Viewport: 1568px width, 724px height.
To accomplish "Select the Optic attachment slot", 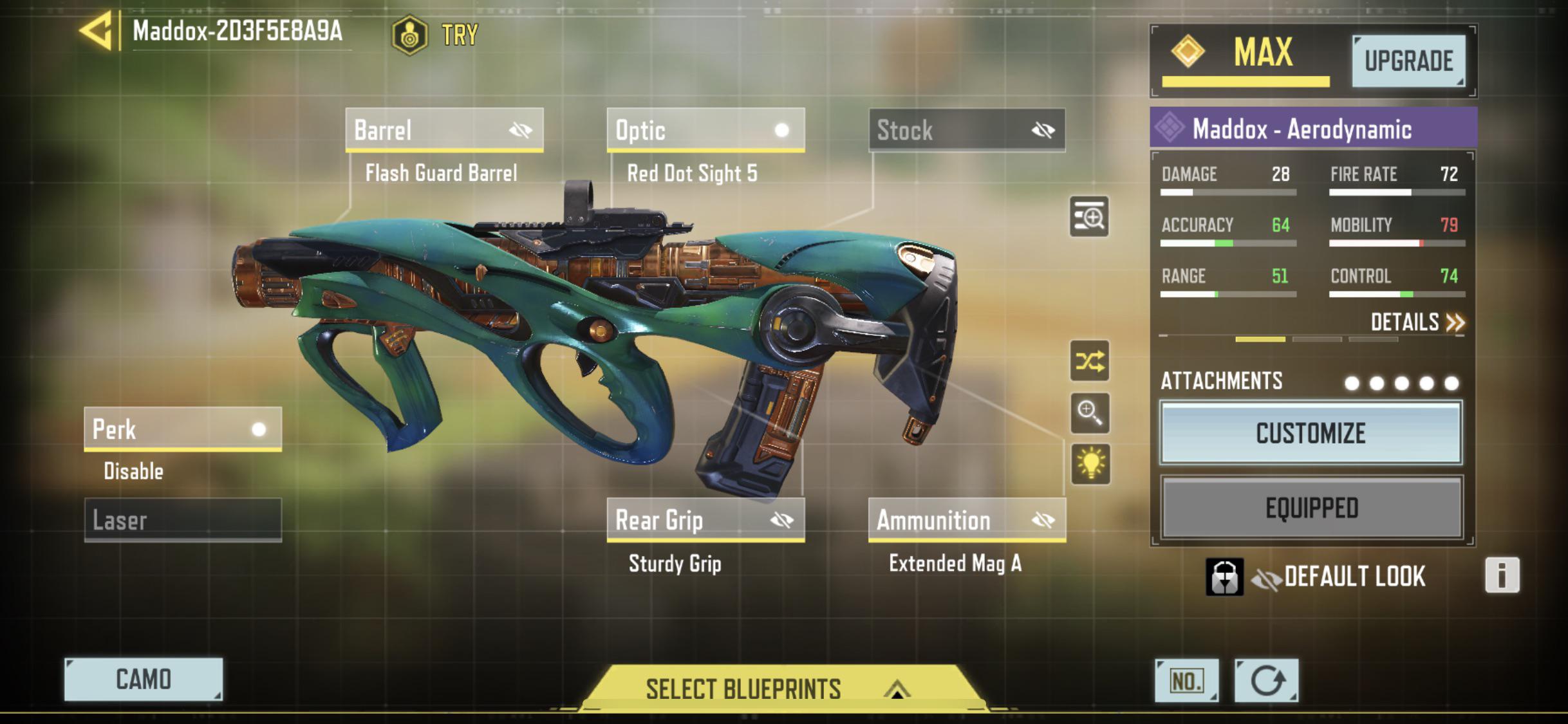I will click(x=705, y=130).
